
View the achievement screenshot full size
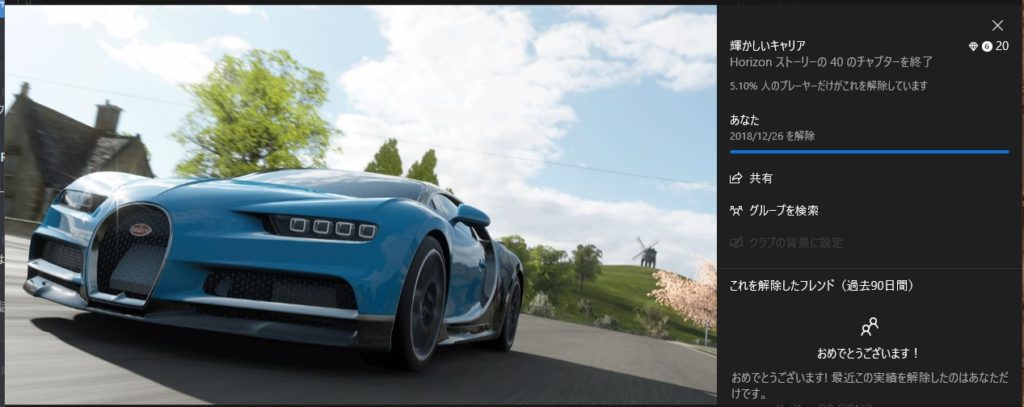pyautogui.click(x=360, y=205)
